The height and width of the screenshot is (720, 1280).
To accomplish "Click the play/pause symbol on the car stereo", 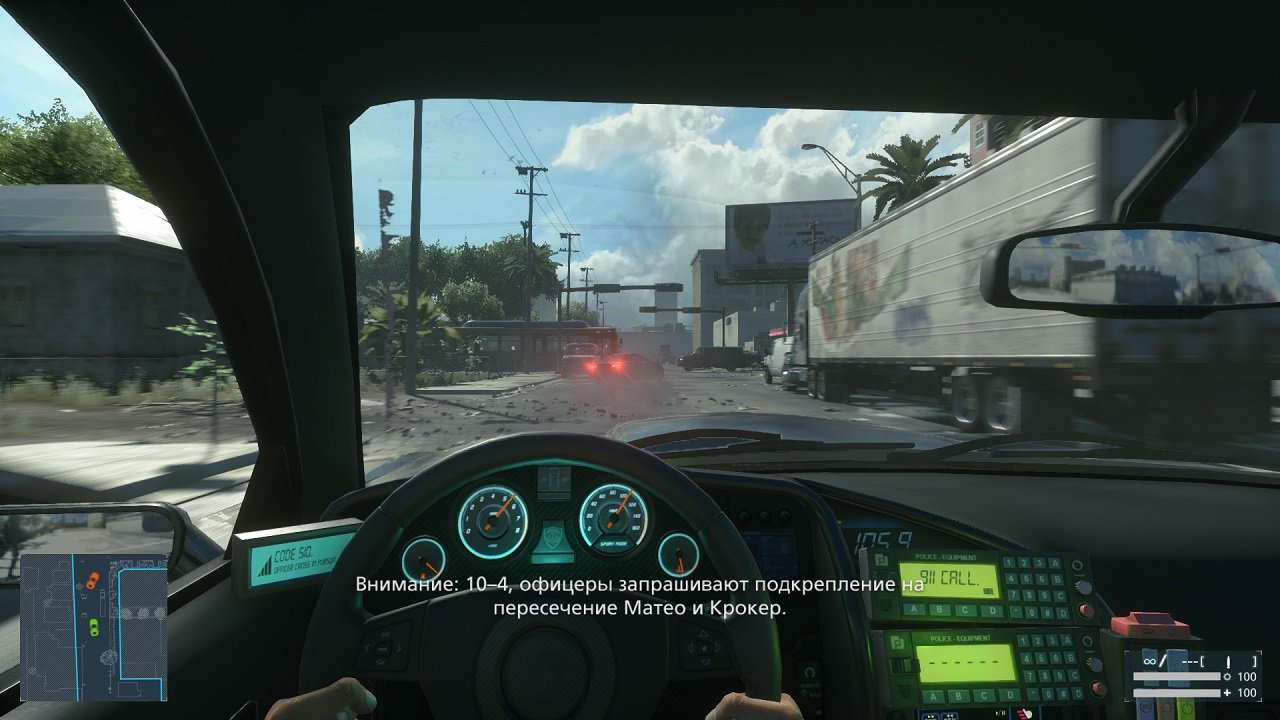I will [x=1000, y=711].
